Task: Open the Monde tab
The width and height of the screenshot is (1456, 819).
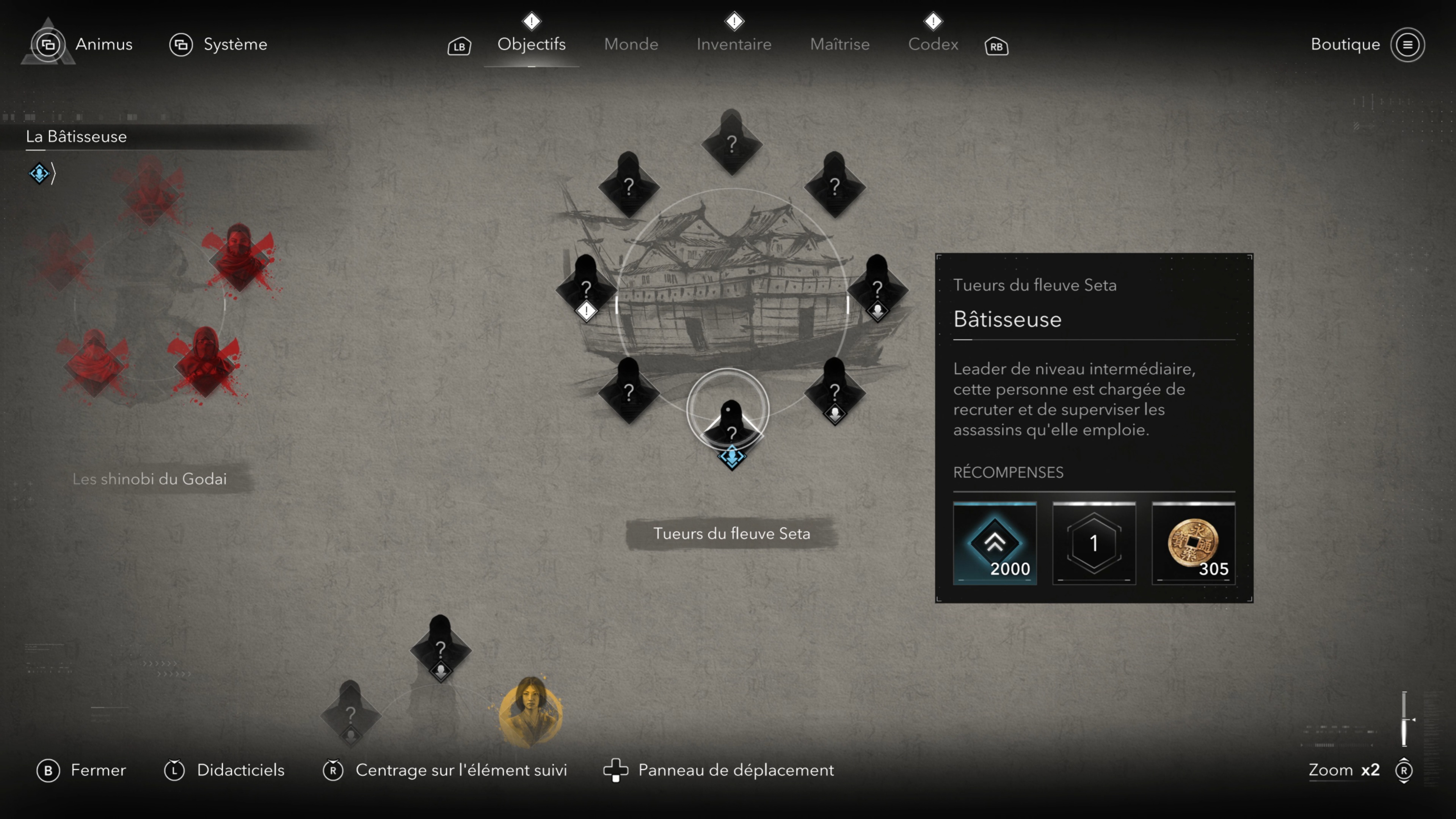Action: [x=631, y=44]
